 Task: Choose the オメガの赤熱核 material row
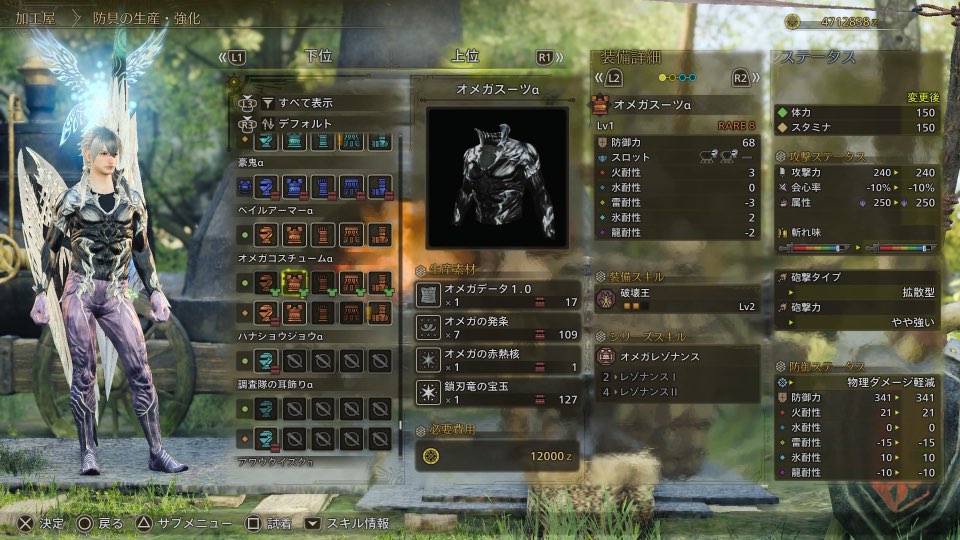coord(498,360)
